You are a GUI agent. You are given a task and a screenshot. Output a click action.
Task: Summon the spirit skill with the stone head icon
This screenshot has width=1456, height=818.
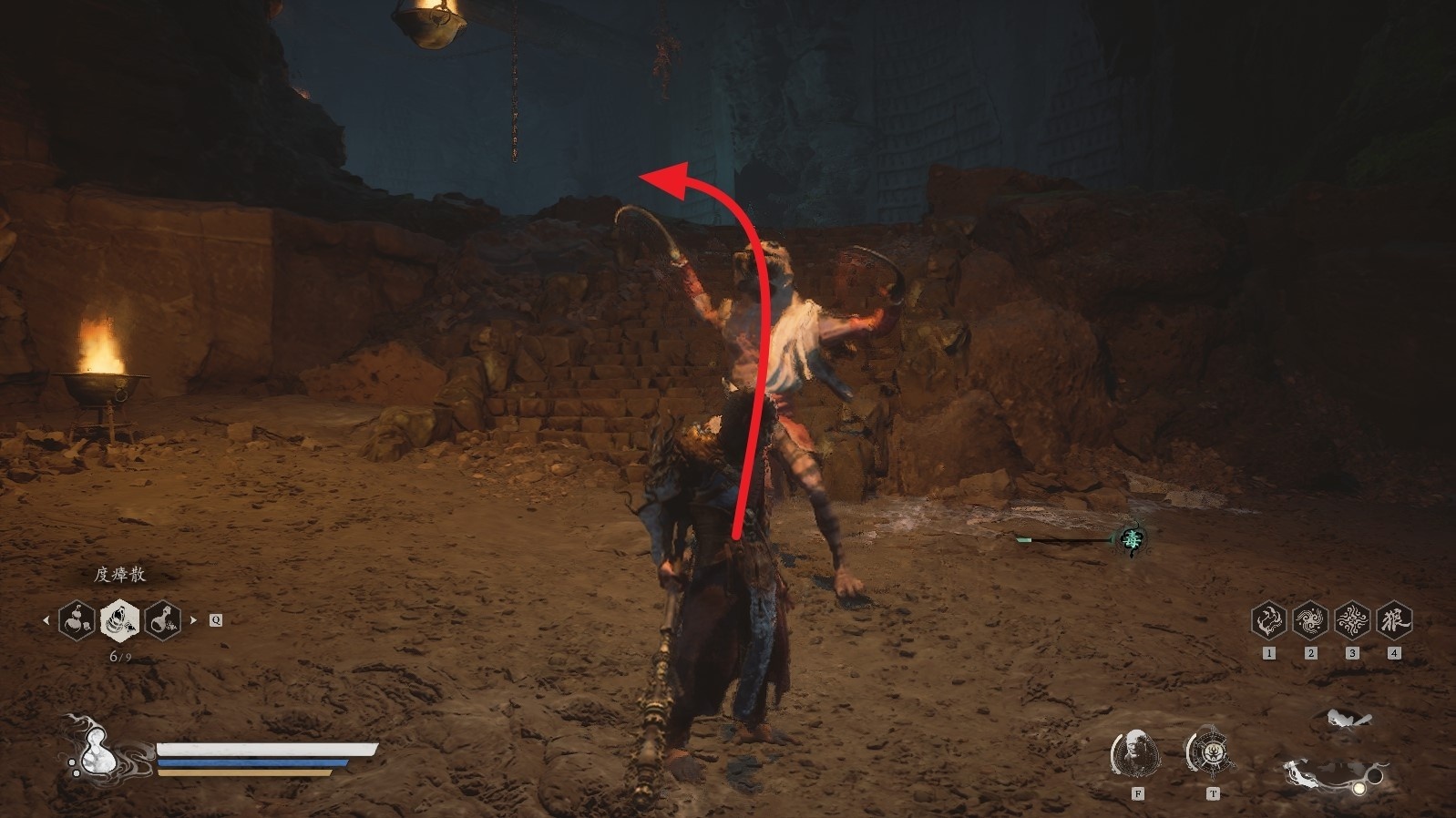coord(1136,753)
